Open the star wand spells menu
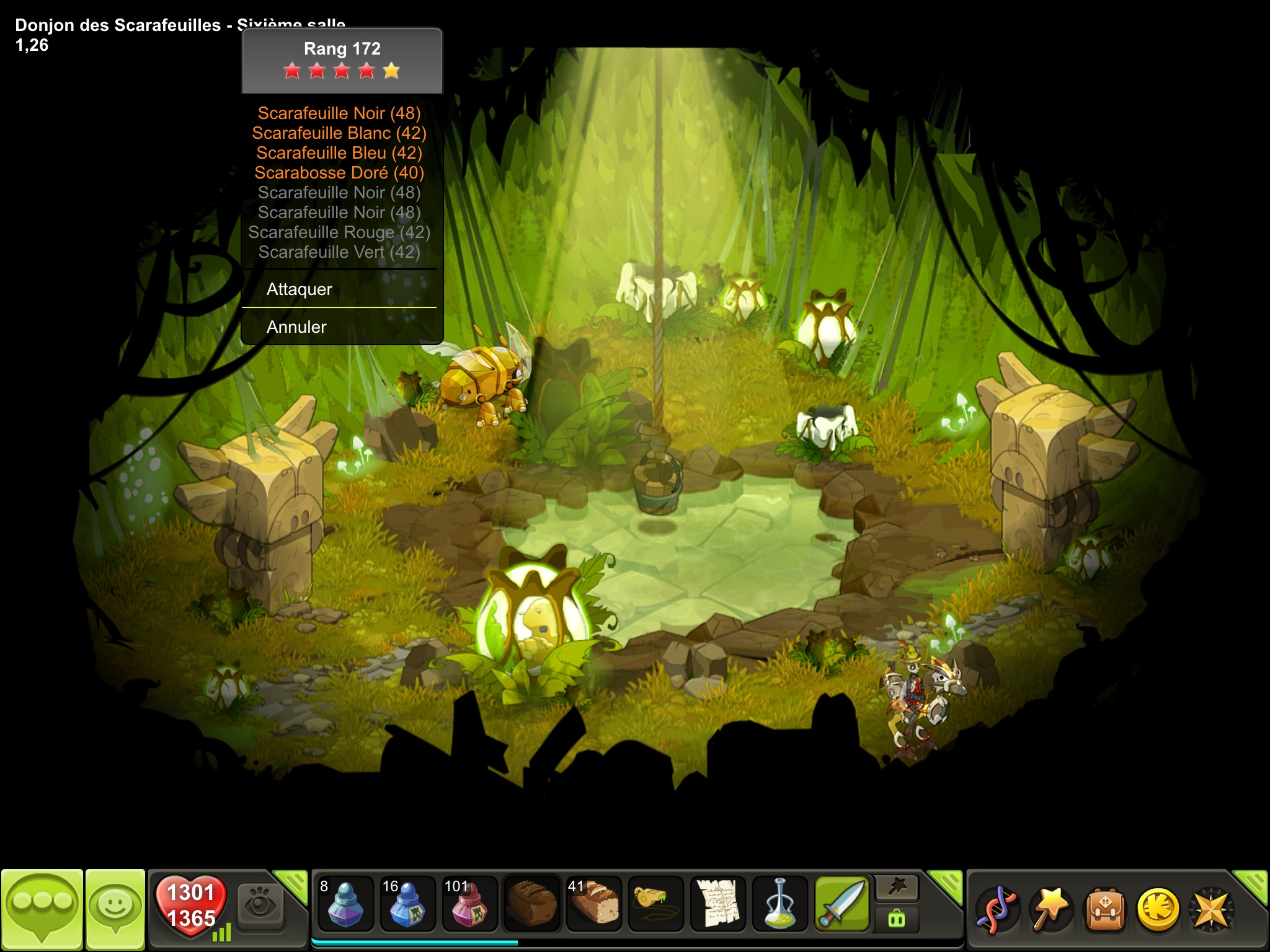1270x952 pixels. click(x=1049, y=910)
